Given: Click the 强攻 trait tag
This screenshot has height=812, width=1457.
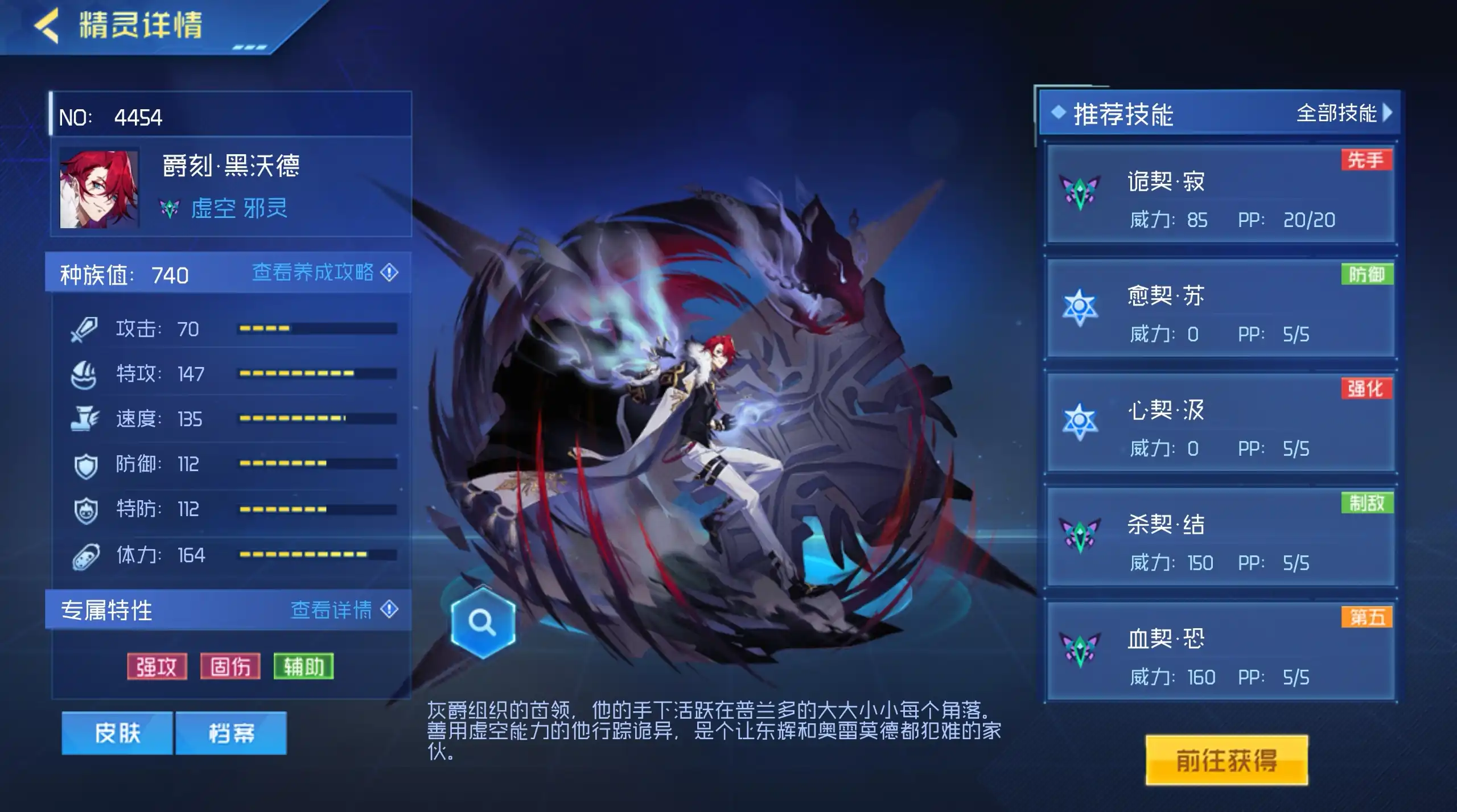Looking at the screenshot, I should [157, 666].
